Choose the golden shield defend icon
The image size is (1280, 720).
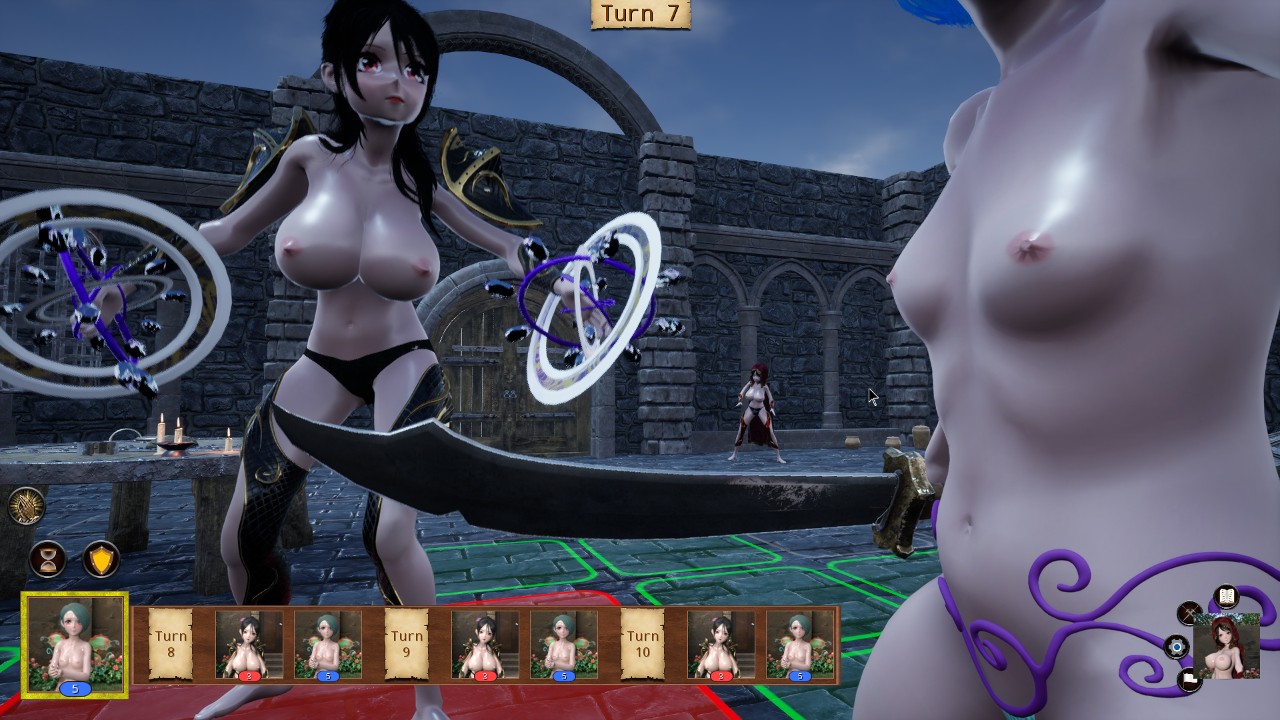(100, 559)
